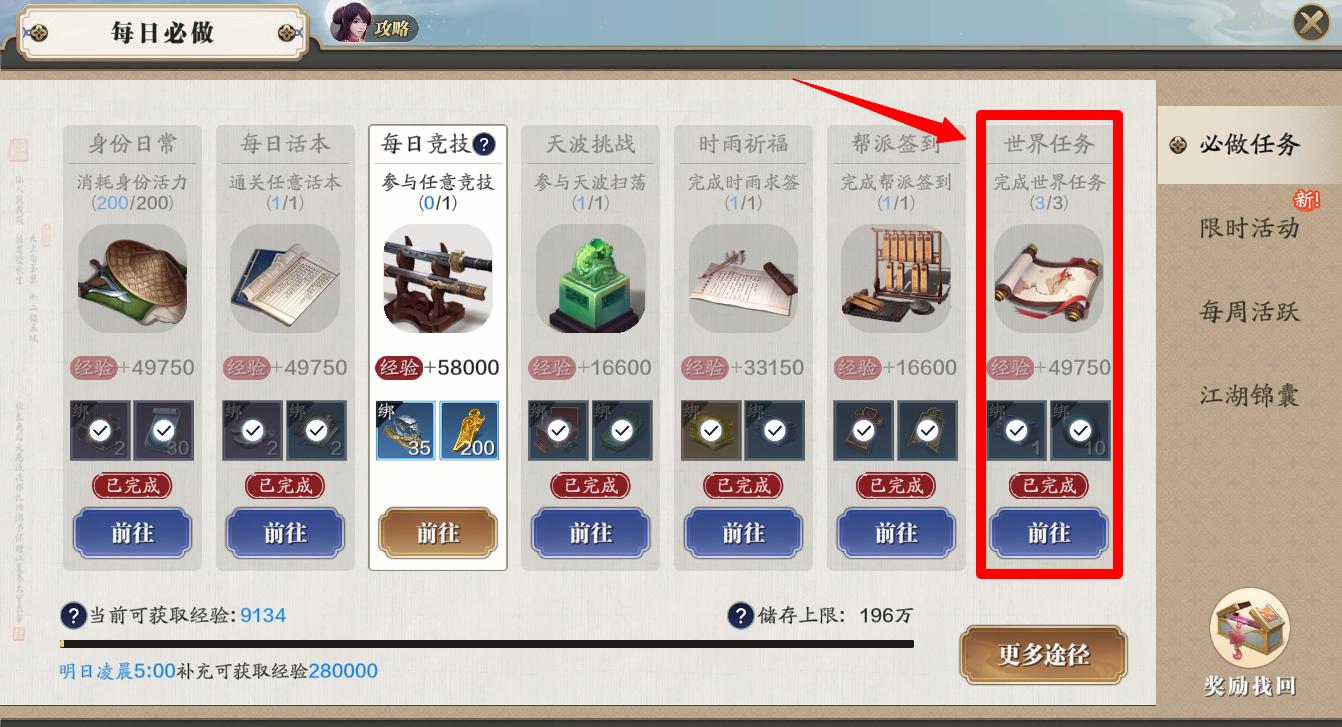Screen dimensions: 1342x727
Task: Click the sword rack icon under 每日竞技
Action: coord(437,275)
